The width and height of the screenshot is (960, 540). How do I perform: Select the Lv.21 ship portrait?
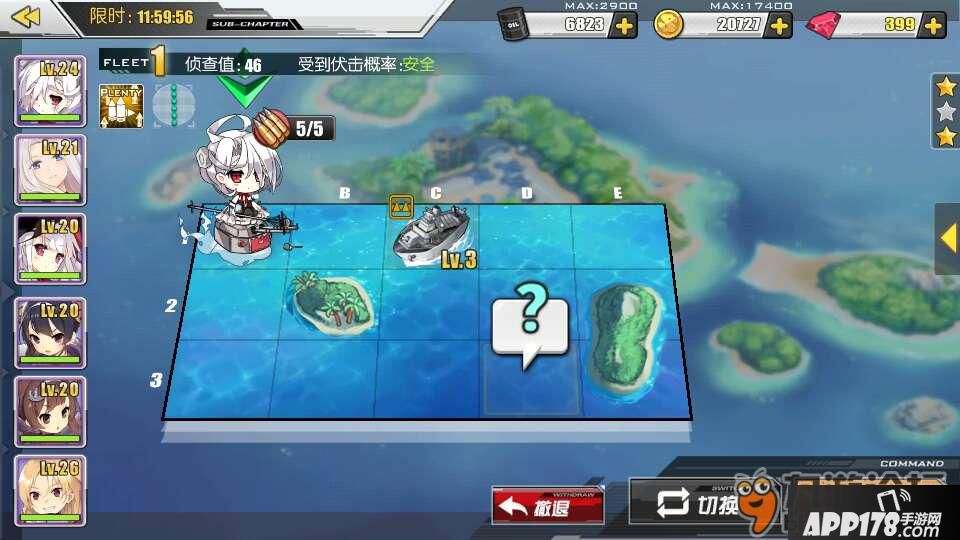point(50,170)
